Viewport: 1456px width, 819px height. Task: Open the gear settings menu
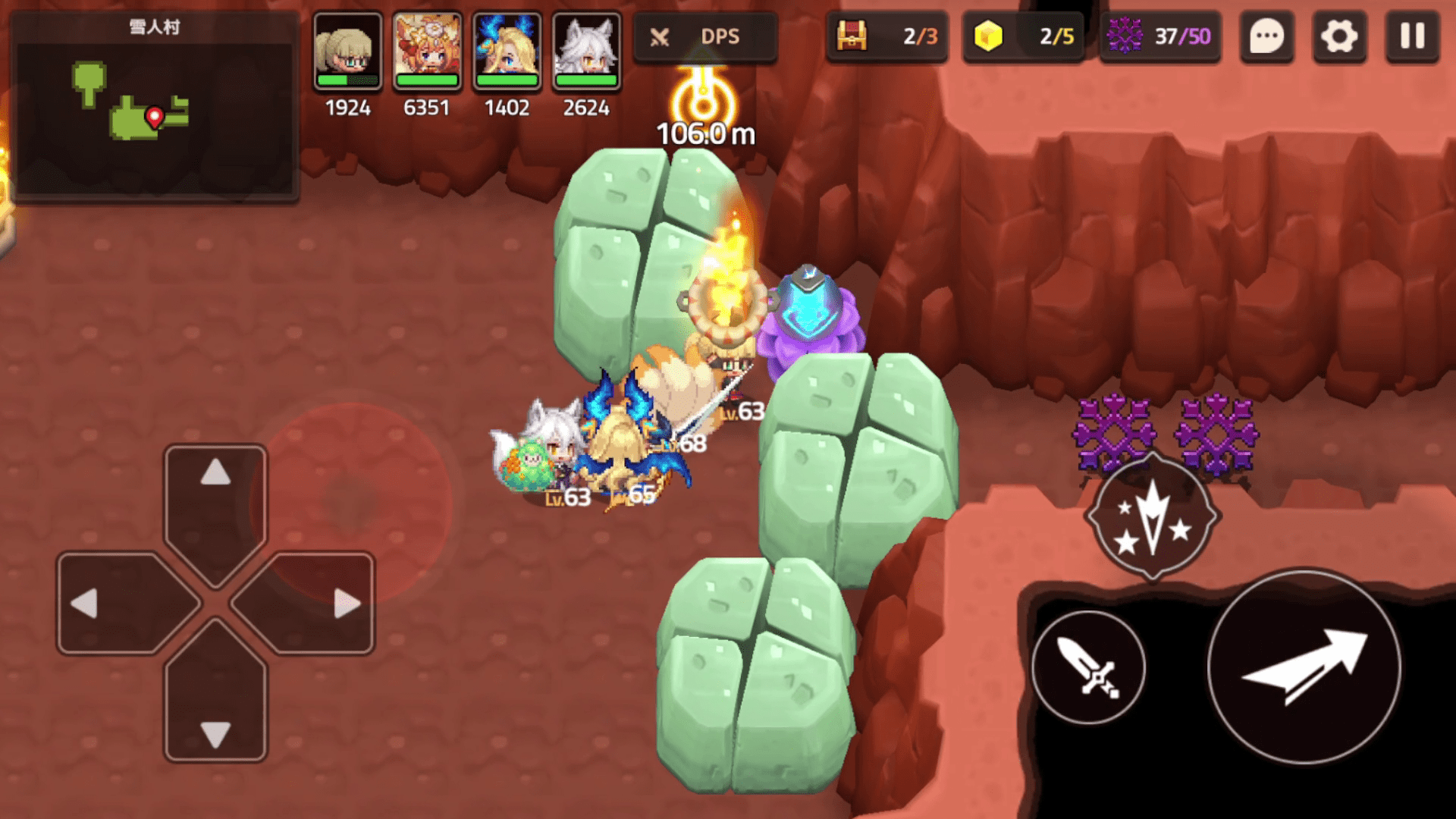[x=1339, y=36]
